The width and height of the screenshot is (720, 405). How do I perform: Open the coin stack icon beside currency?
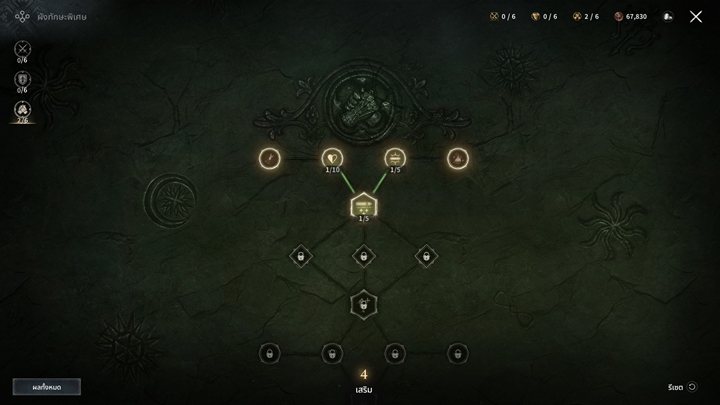pos(668,17)
